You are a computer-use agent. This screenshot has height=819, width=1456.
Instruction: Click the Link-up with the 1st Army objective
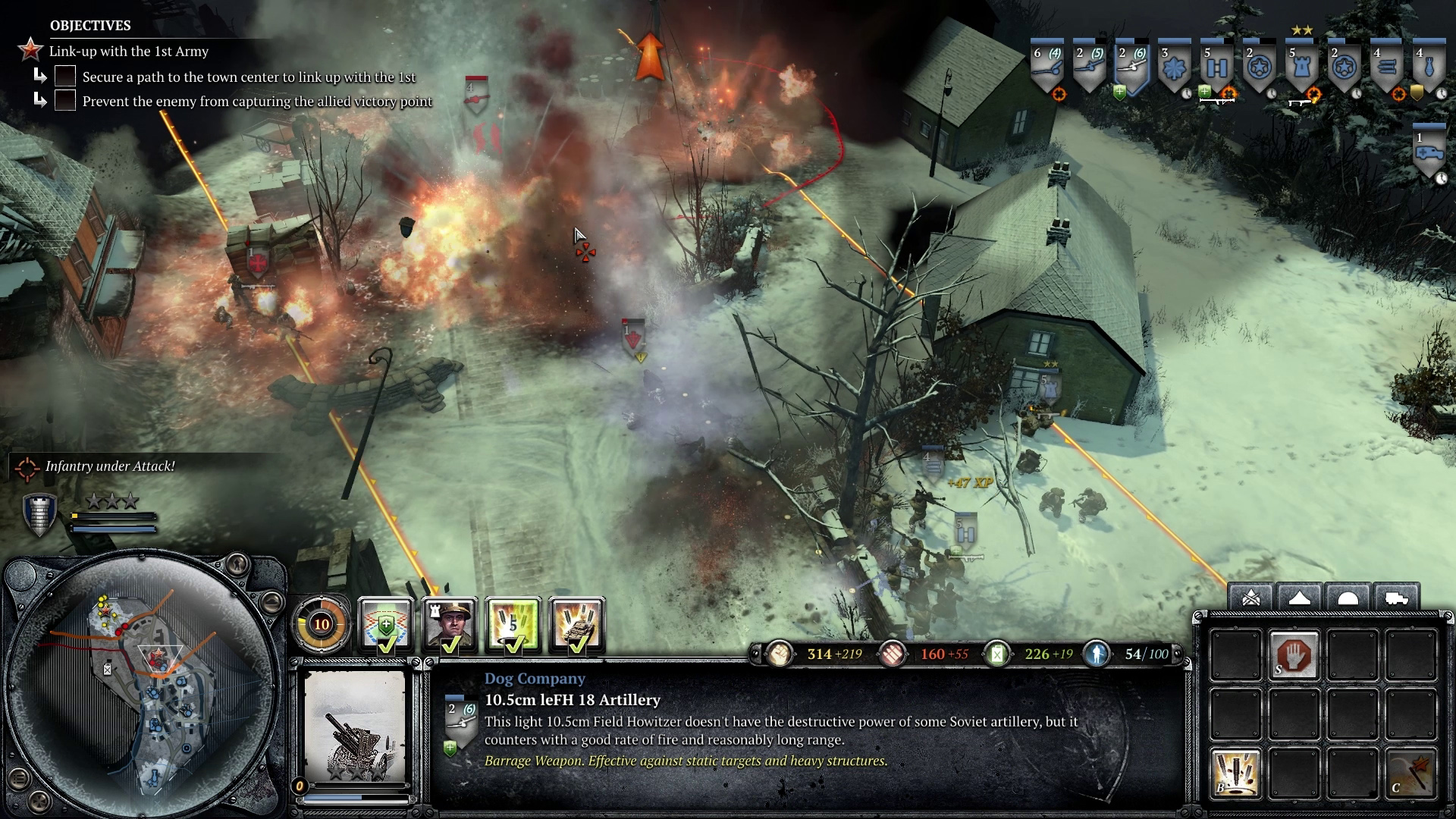(128, 52)
